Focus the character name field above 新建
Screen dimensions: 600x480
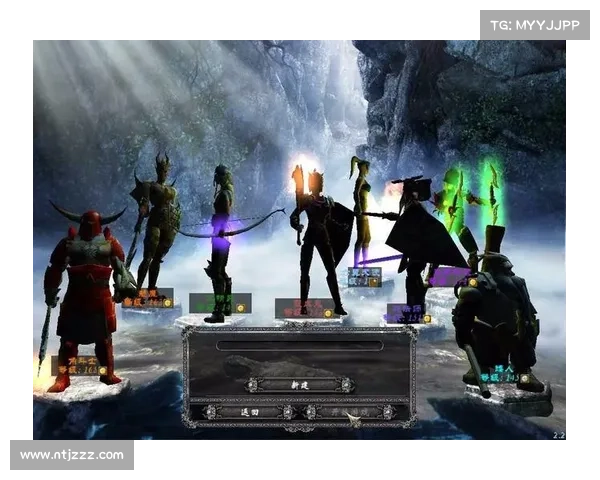point(300,346)
